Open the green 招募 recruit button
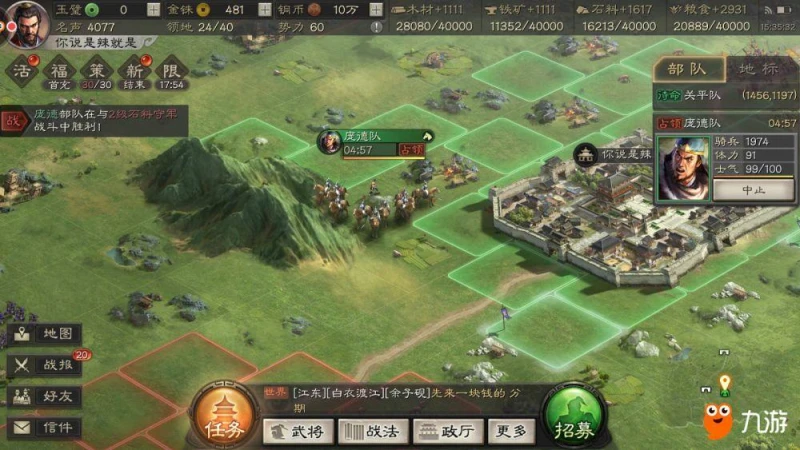800x450 pixels. (573, 416)
